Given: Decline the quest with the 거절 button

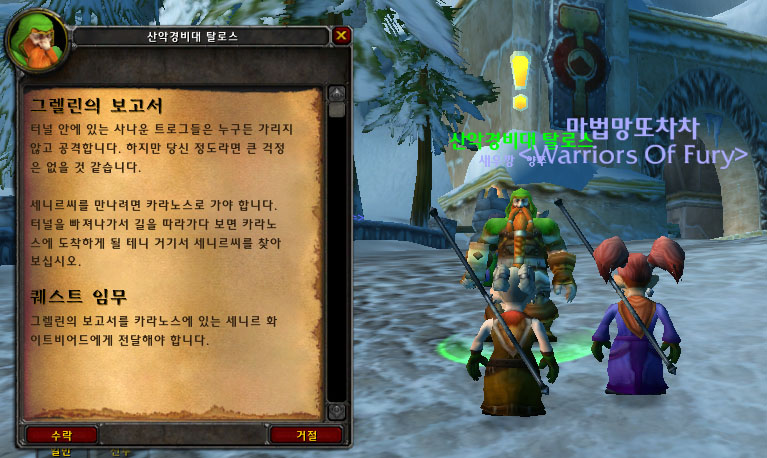Looking at the screenshot, I should [x=306, y=435].
